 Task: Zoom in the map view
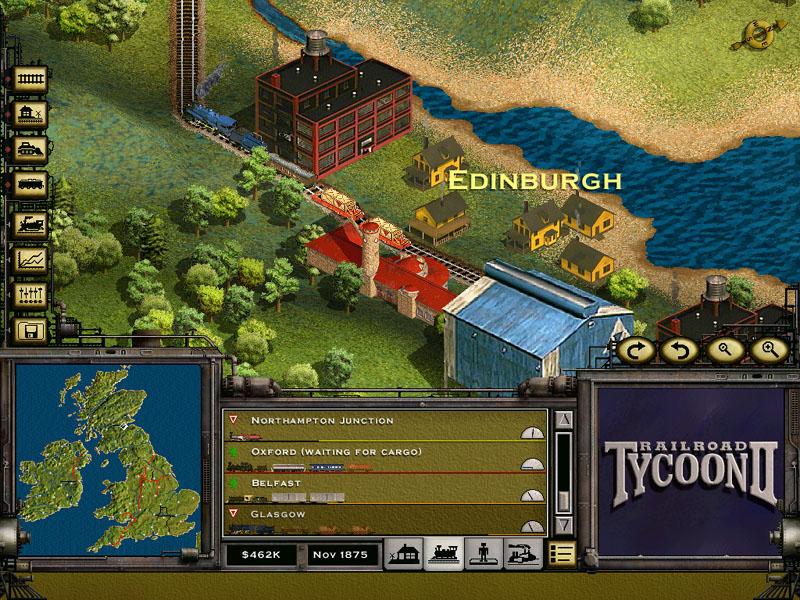click(769, 350)
